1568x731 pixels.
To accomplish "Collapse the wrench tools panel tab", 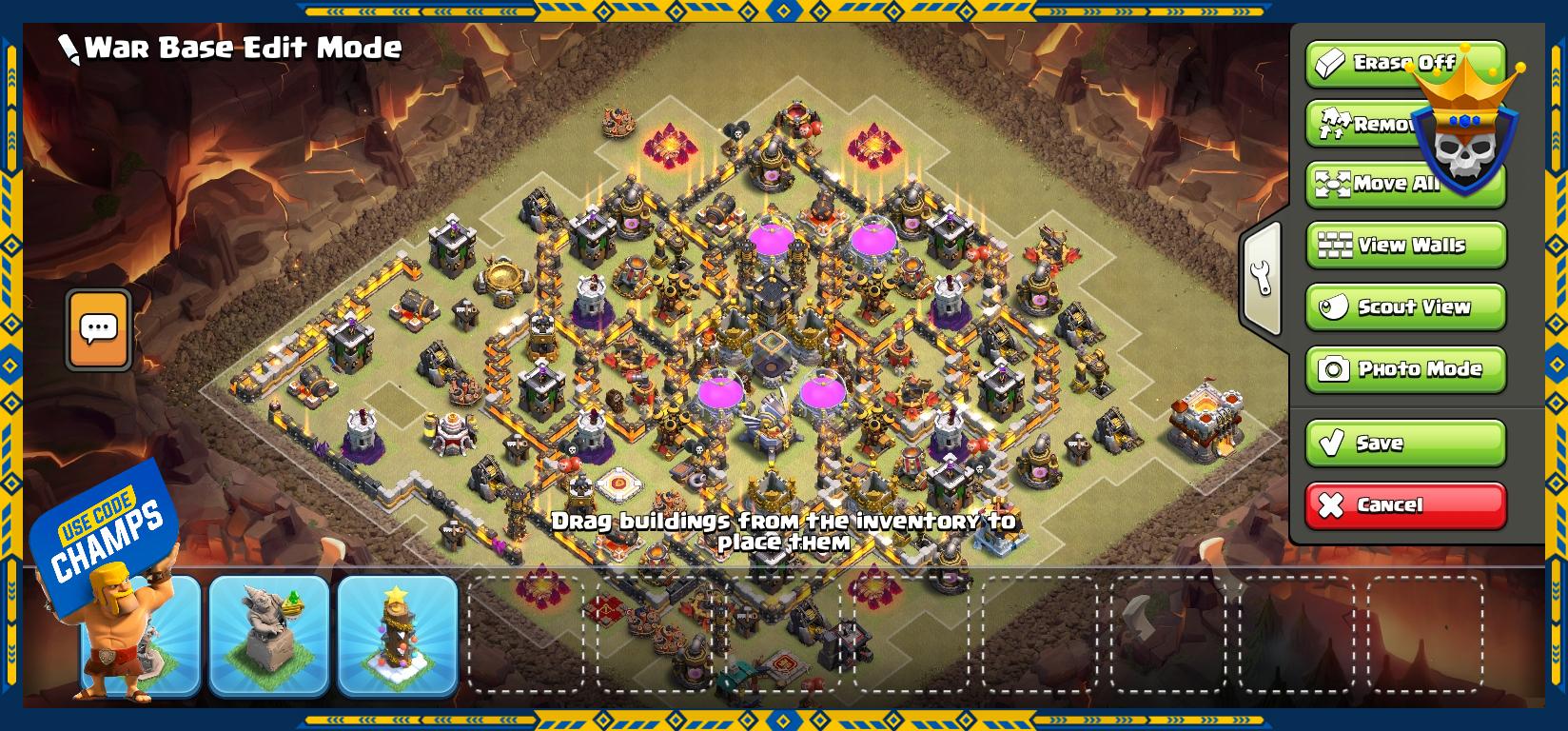I will tap(1263, 277).
